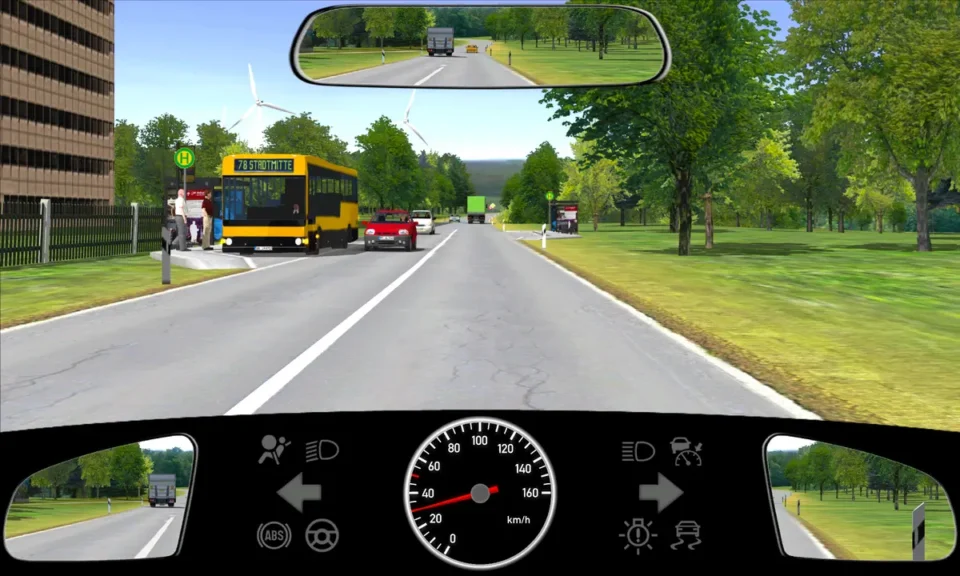Look at the left side mirror
The image size is (960, 576).
(x=100, y=499)
